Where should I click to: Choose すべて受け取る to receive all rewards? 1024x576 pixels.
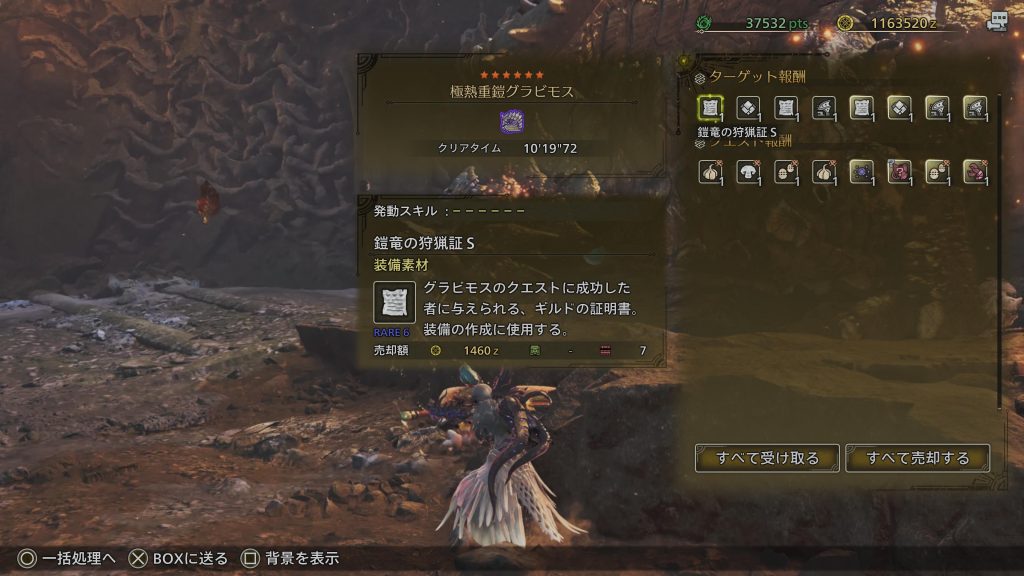(x=767, y=458)
